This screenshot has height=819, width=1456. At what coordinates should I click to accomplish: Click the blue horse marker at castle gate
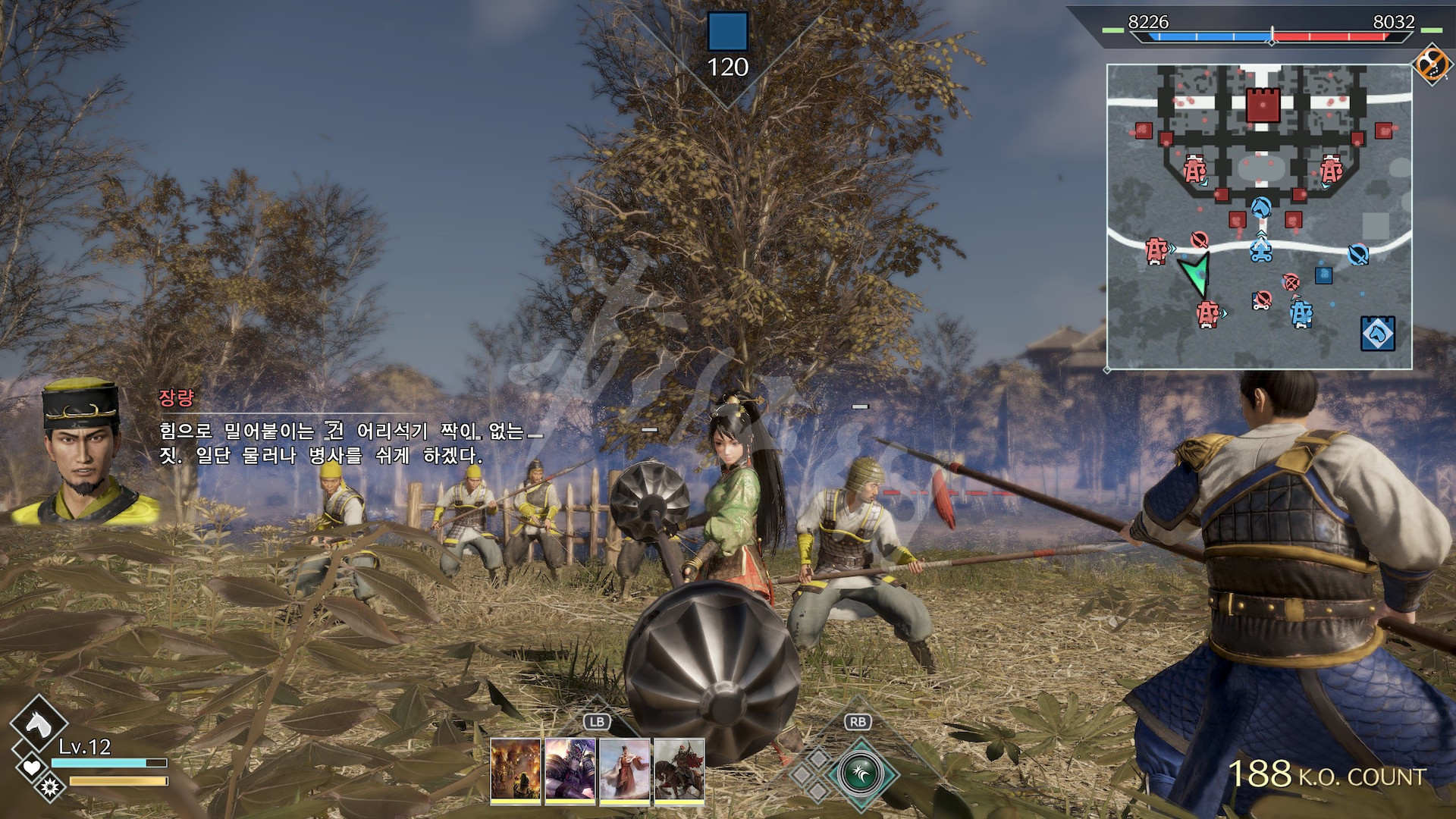pyautogui.click(x=1260, y=207)
